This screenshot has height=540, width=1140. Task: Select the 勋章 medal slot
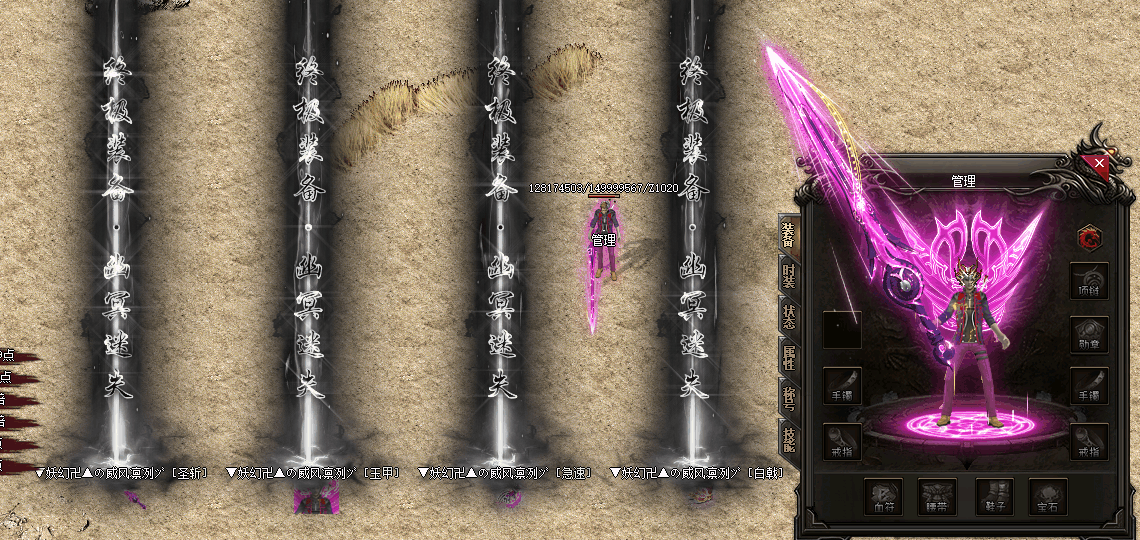pyautogui.click(x=1089, y=335)
